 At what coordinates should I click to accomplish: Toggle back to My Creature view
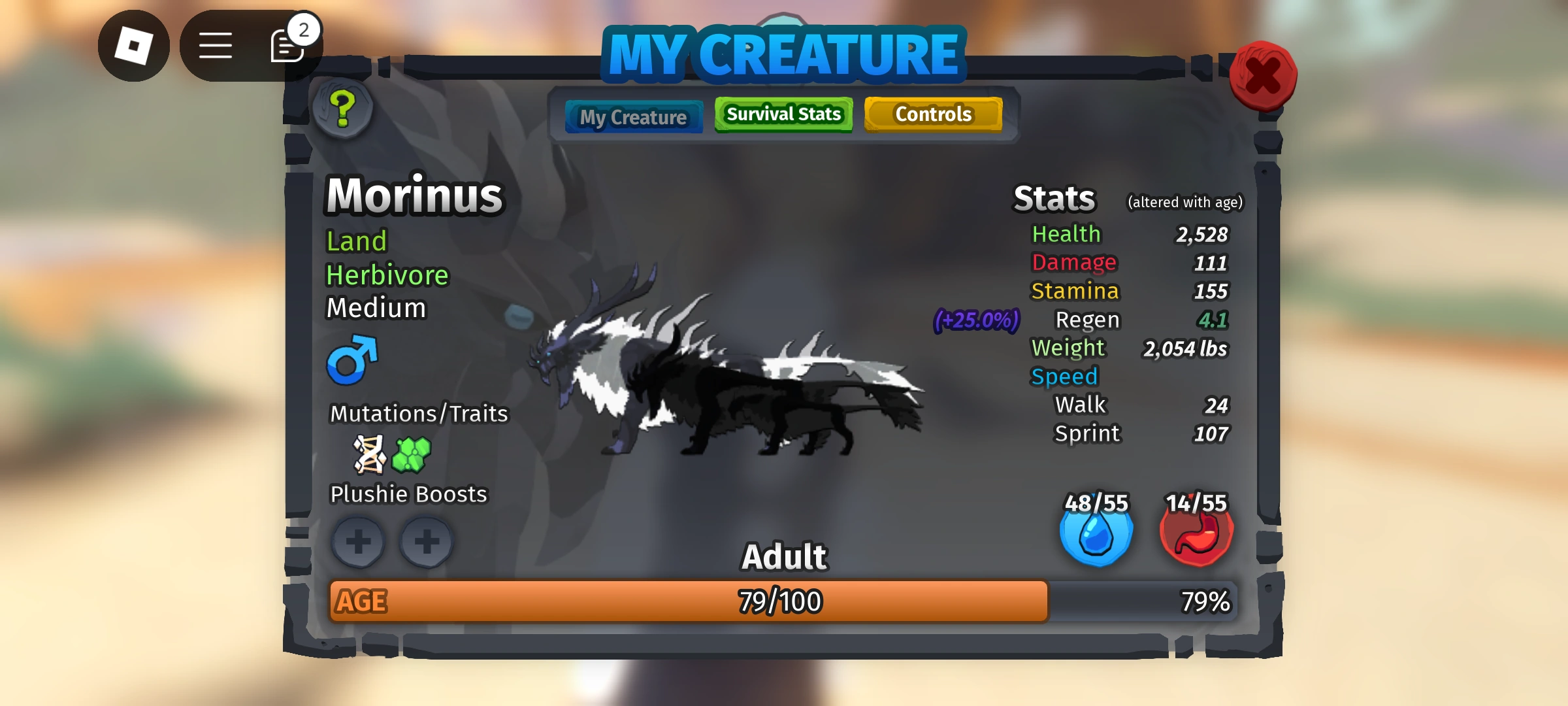click(632, 116)
